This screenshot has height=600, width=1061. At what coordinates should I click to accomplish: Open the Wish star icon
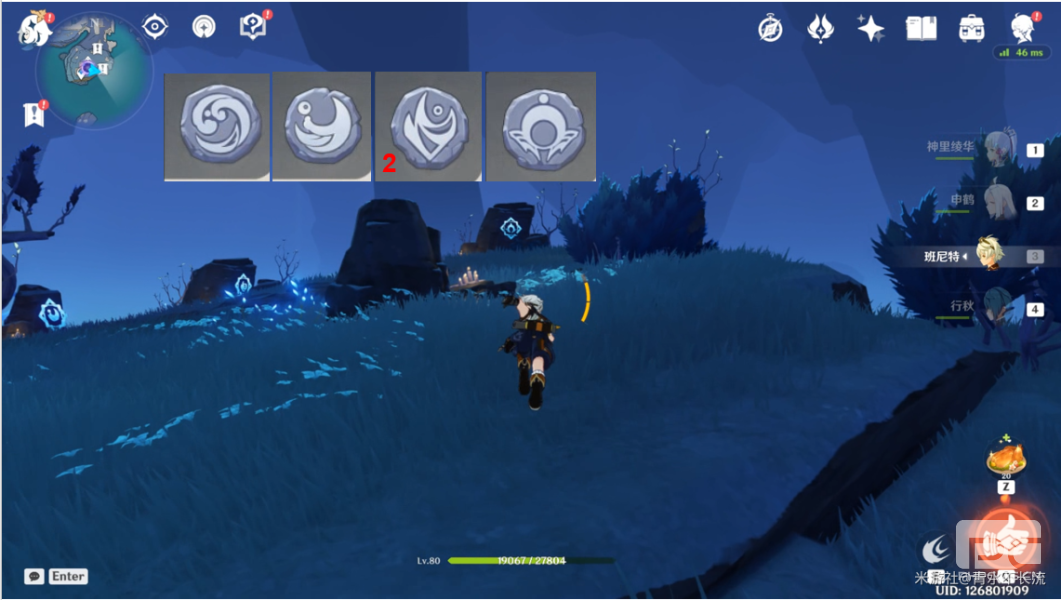pyautogui.click(x=871, y=29)
